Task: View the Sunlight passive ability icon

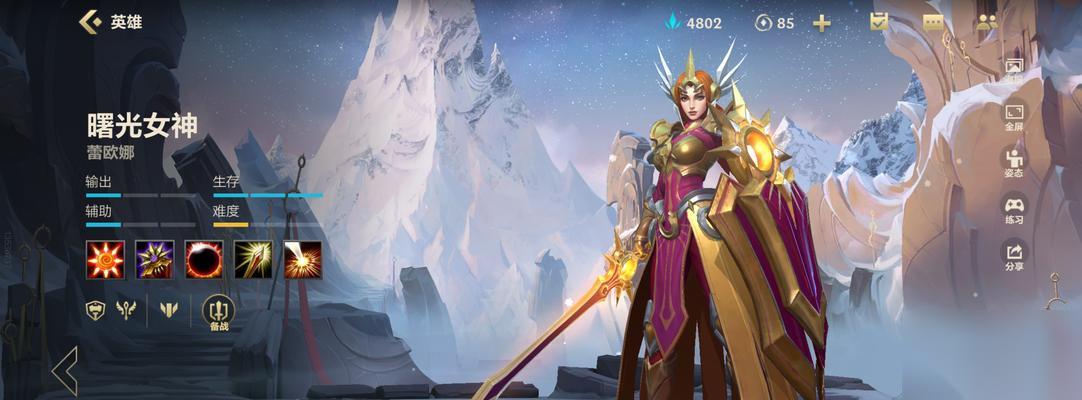Action: coord(104,259)
